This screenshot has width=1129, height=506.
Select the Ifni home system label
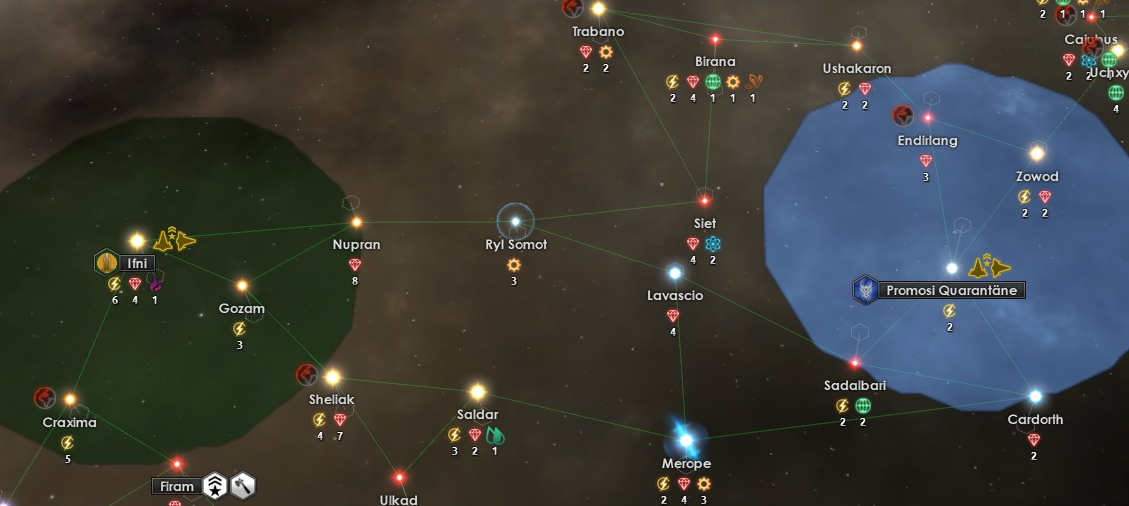[137, 264]
